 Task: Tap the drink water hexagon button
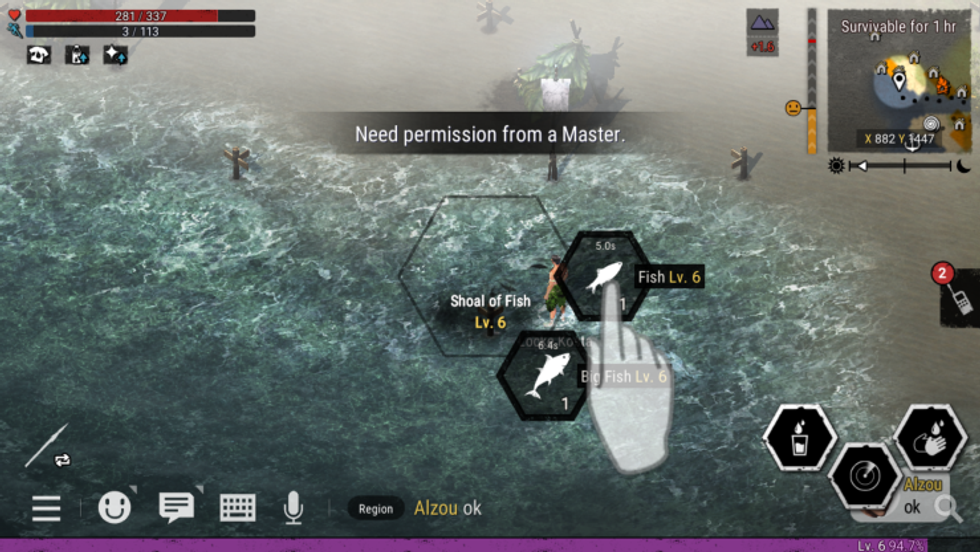point(799,439)
